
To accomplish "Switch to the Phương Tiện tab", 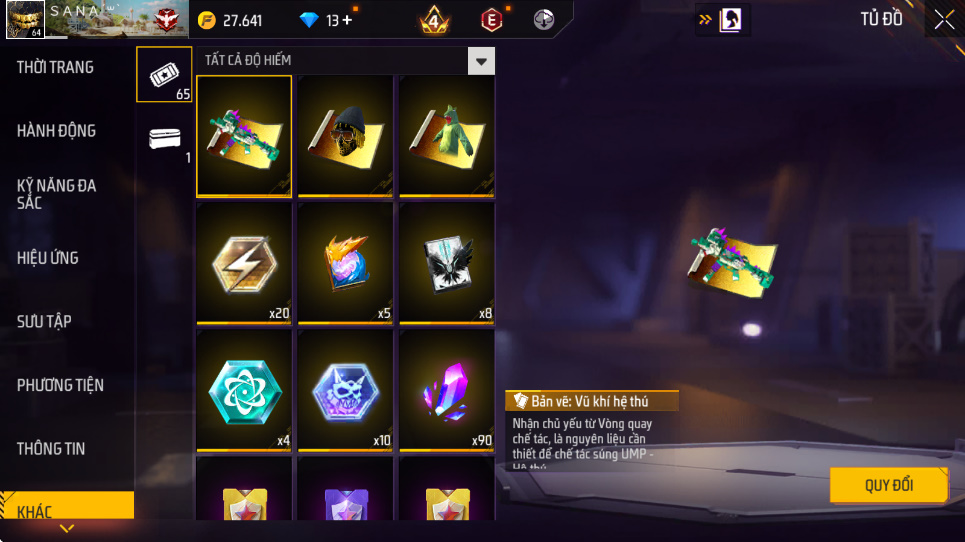I will pyautogui.click(x=60, y=385).
